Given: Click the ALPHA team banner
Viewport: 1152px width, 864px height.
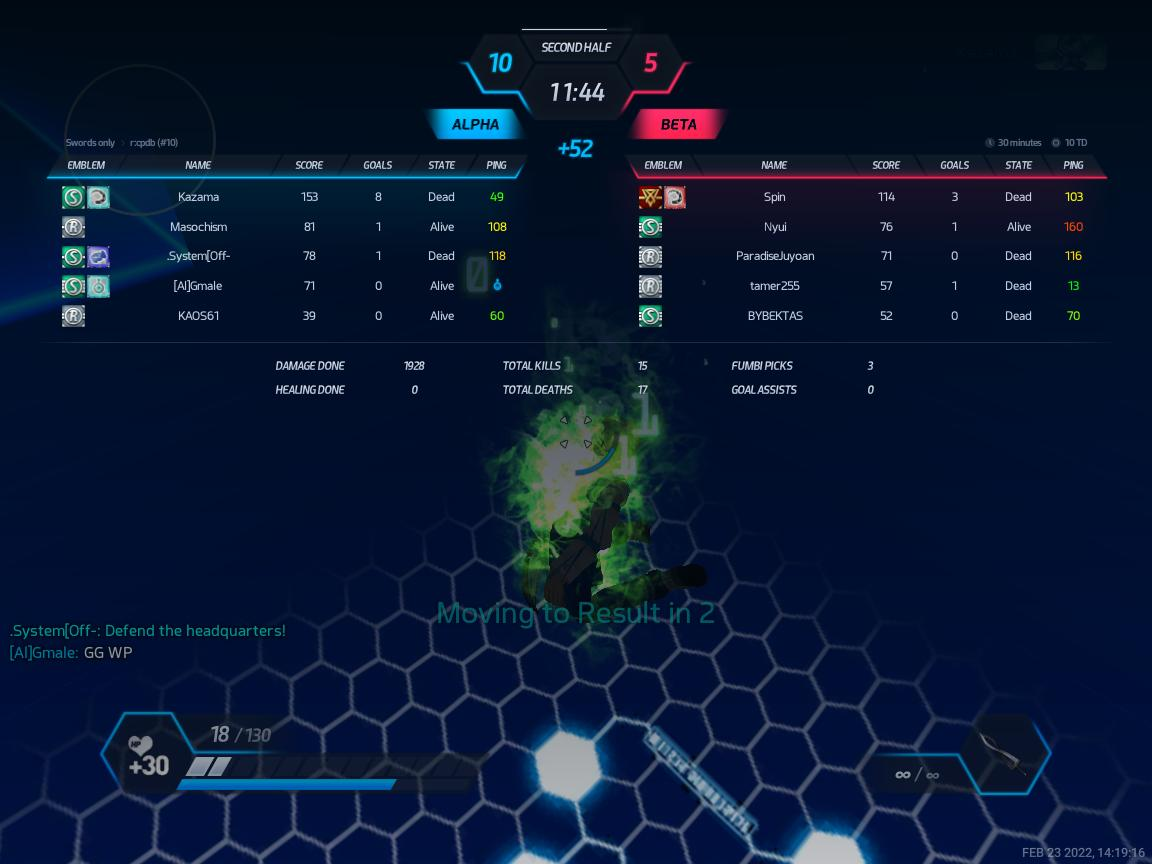Looking at the screenshot, I should [x=476, y=125].
